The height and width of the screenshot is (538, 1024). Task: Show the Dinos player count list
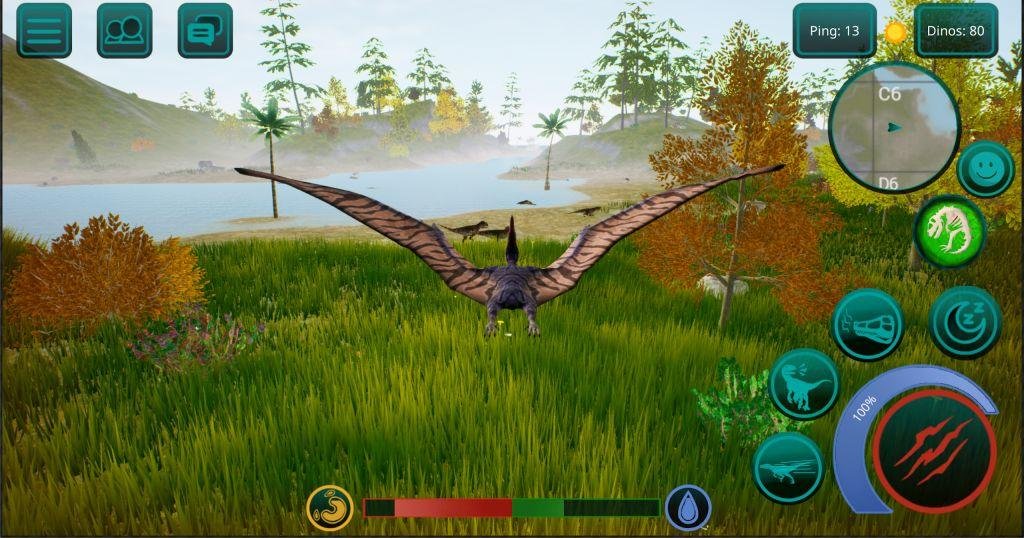956,31
